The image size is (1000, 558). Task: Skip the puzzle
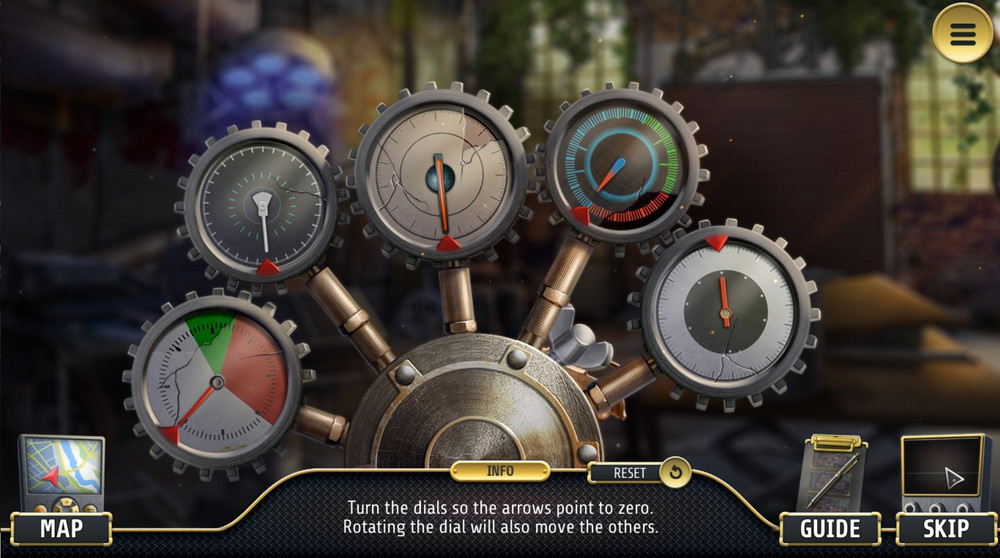click(x=944, y=528)
